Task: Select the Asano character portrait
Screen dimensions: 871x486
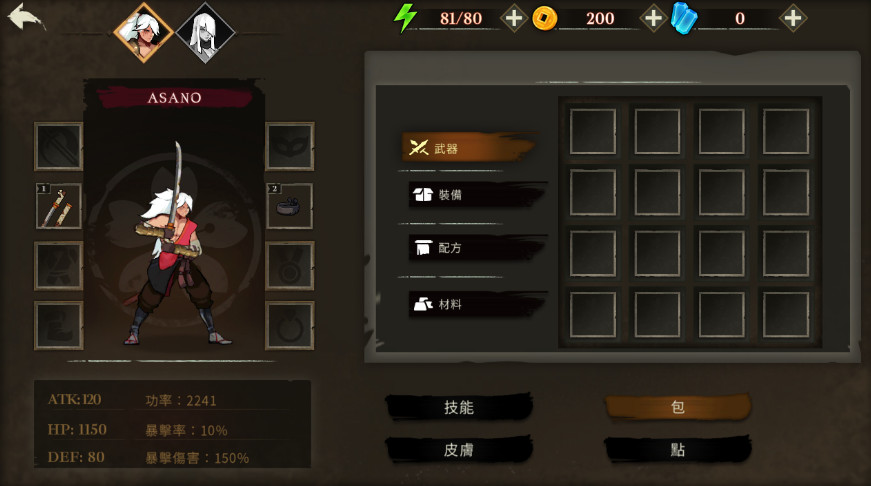Action: 141,31
